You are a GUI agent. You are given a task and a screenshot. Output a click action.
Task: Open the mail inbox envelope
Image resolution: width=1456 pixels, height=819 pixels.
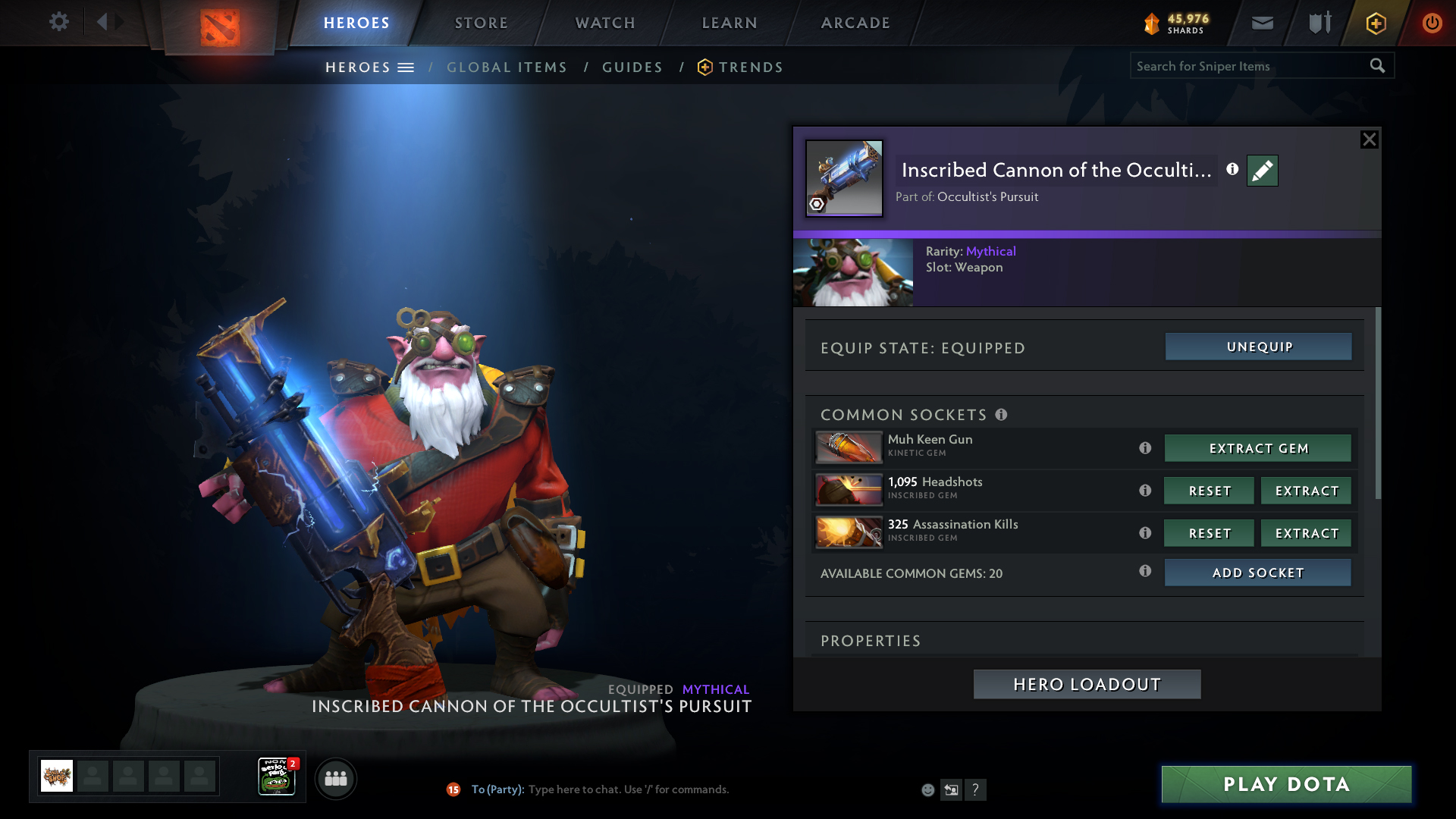pyautogui.click(x=1262, y=23)
